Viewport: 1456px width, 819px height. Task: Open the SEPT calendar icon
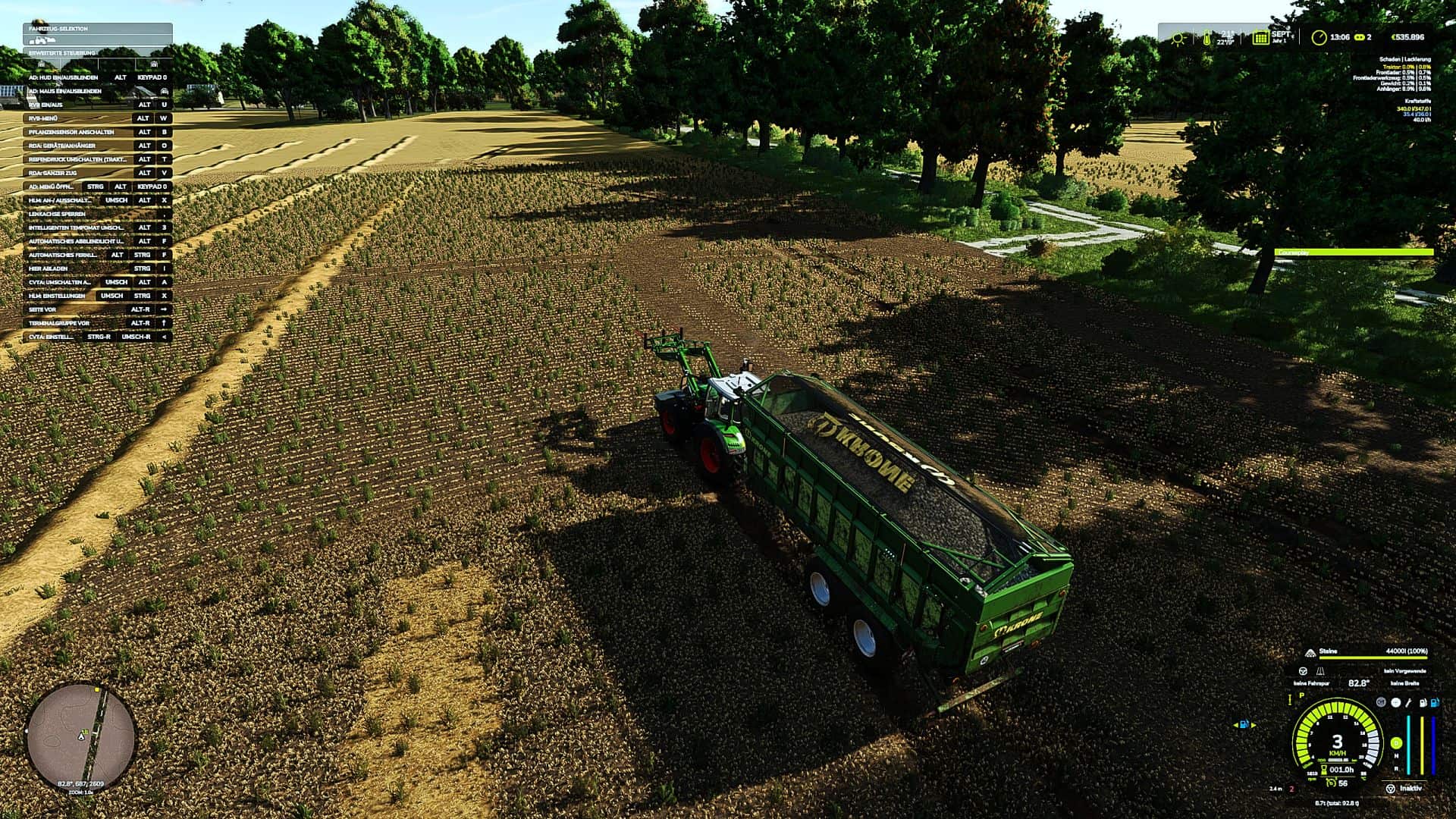click(x=1260, y=37)
